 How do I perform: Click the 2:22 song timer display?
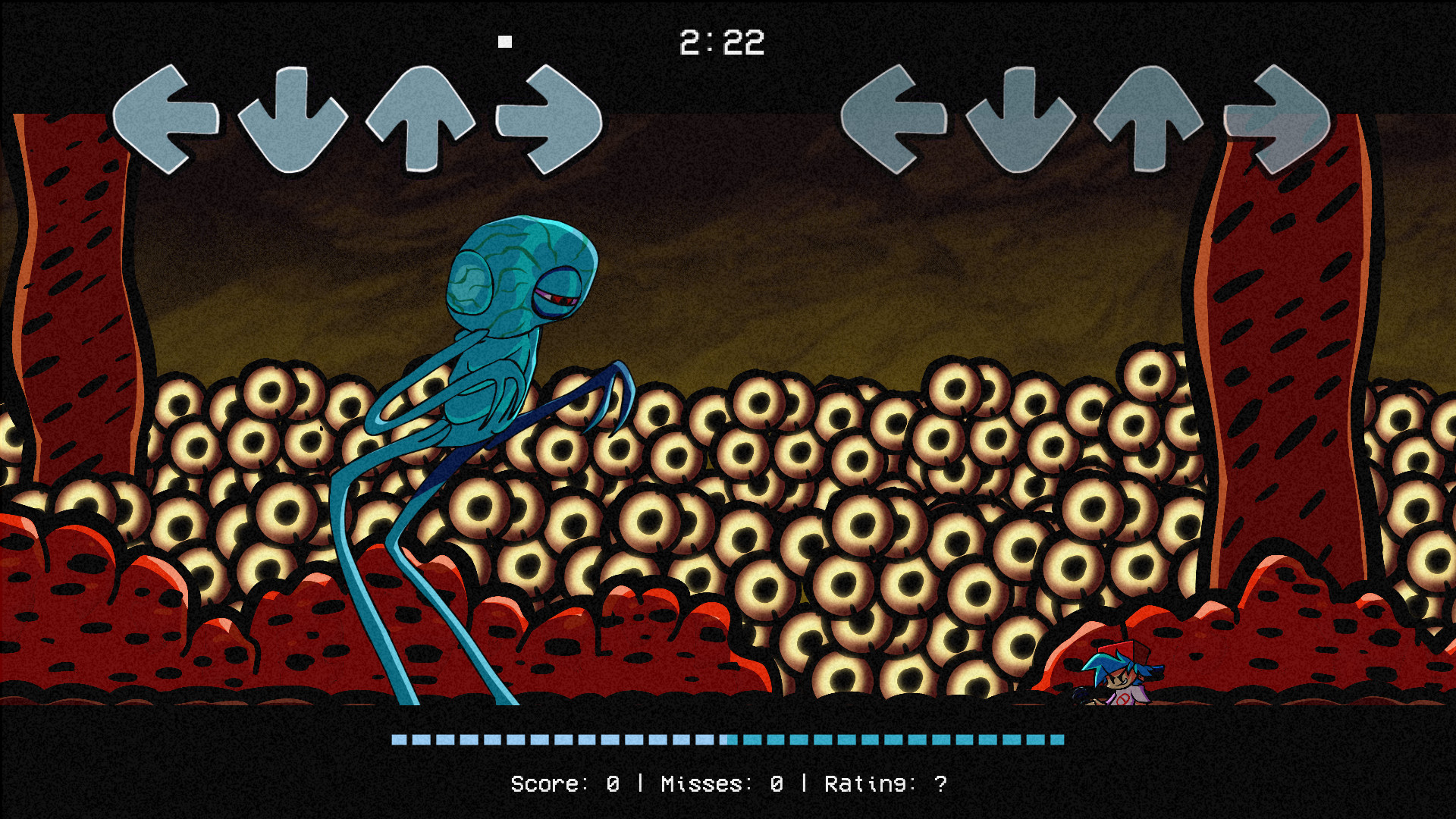(723, 42)
